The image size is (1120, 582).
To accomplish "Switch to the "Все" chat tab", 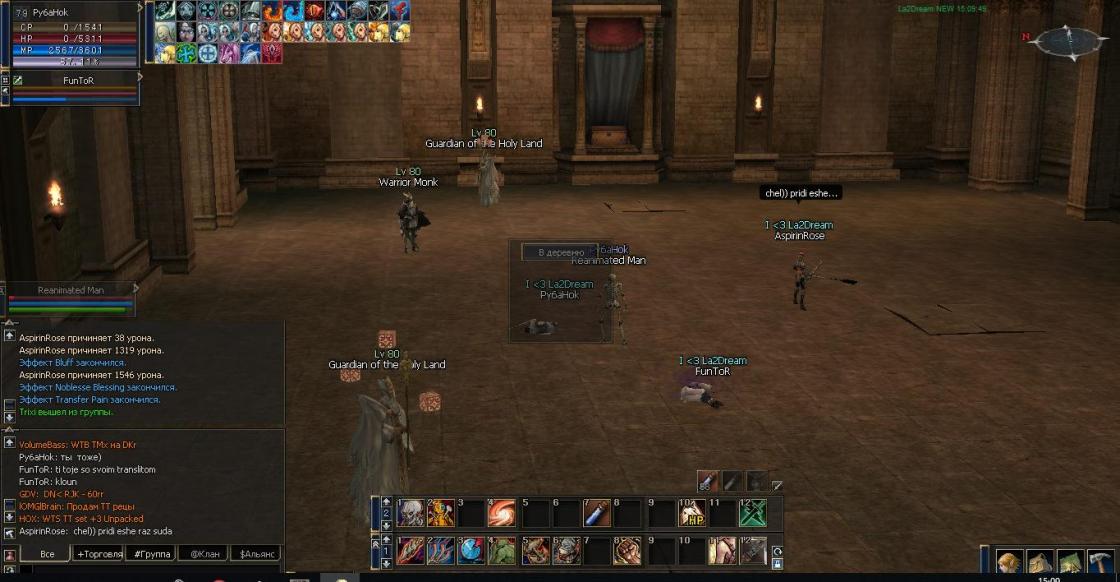I will [x=47, y=553].
